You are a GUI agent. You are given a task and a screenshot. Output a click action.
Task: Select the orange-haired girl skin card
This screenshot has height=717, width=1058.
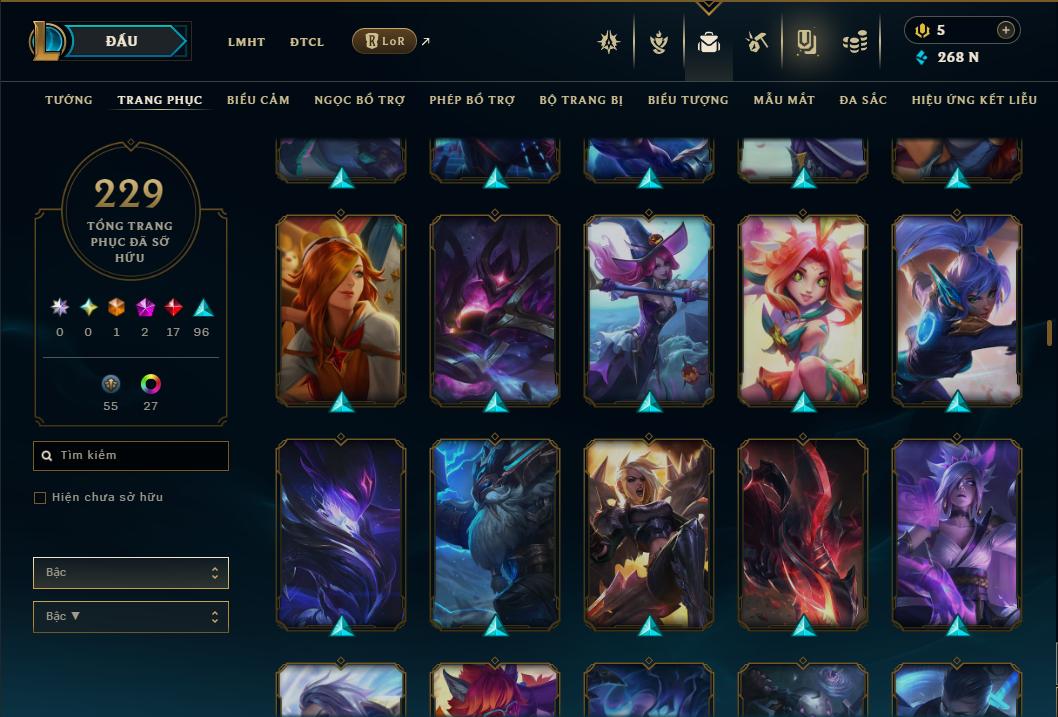pyautogui.click(x=340, y=310)
